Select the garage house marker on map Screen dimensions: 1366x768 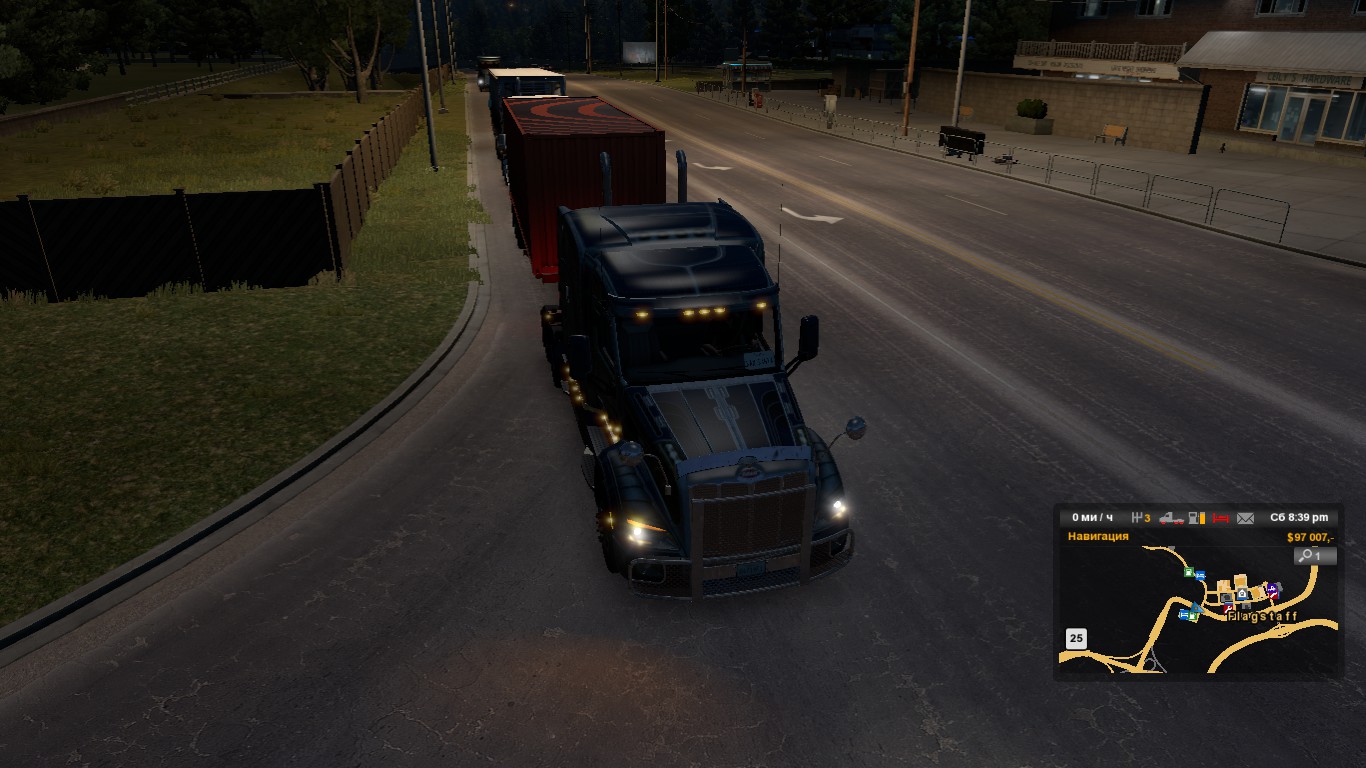[1242, 594]
